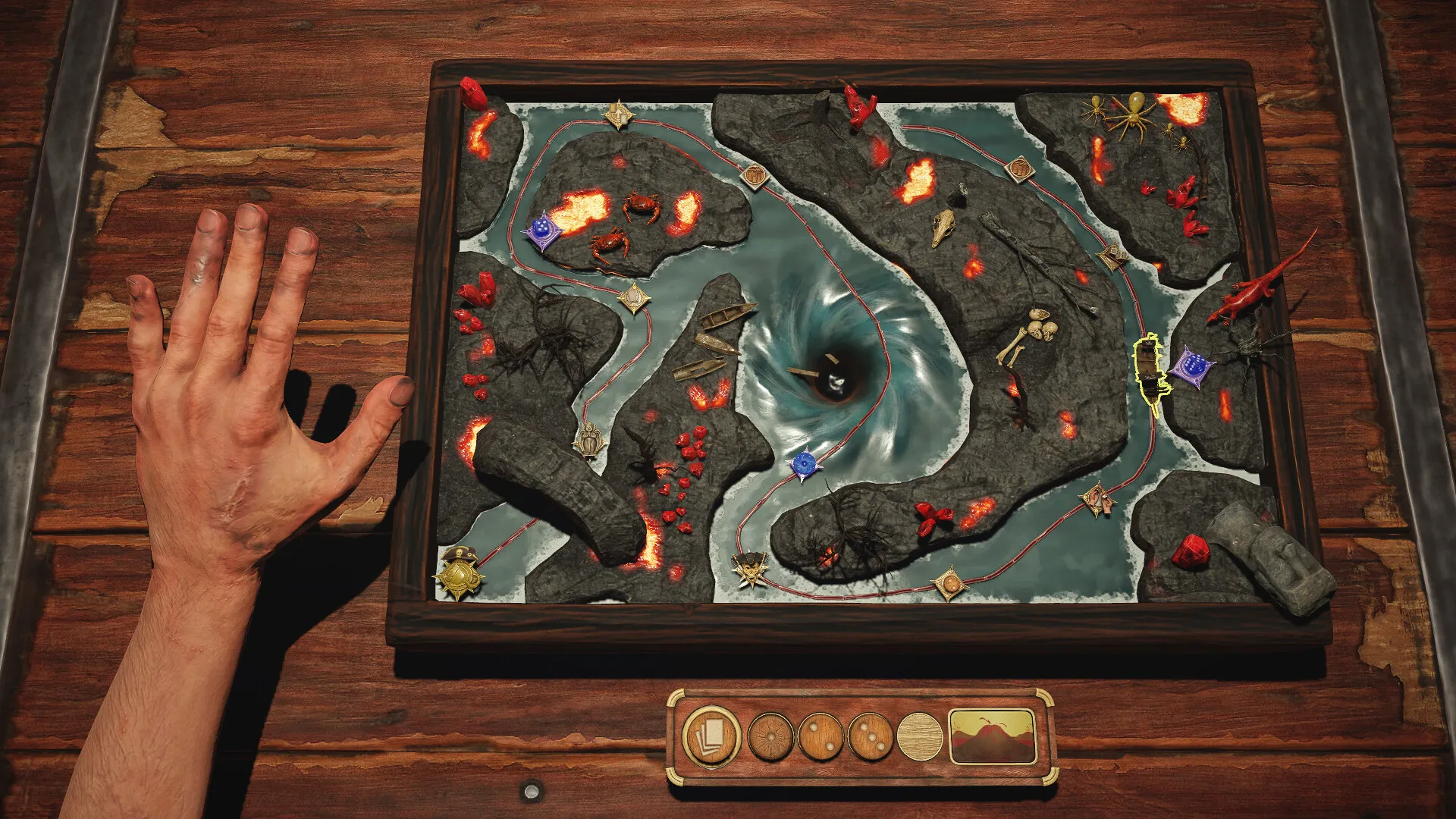
Task: Select the yellow-outlined ship token
Action: click(x=1150, y=372)
